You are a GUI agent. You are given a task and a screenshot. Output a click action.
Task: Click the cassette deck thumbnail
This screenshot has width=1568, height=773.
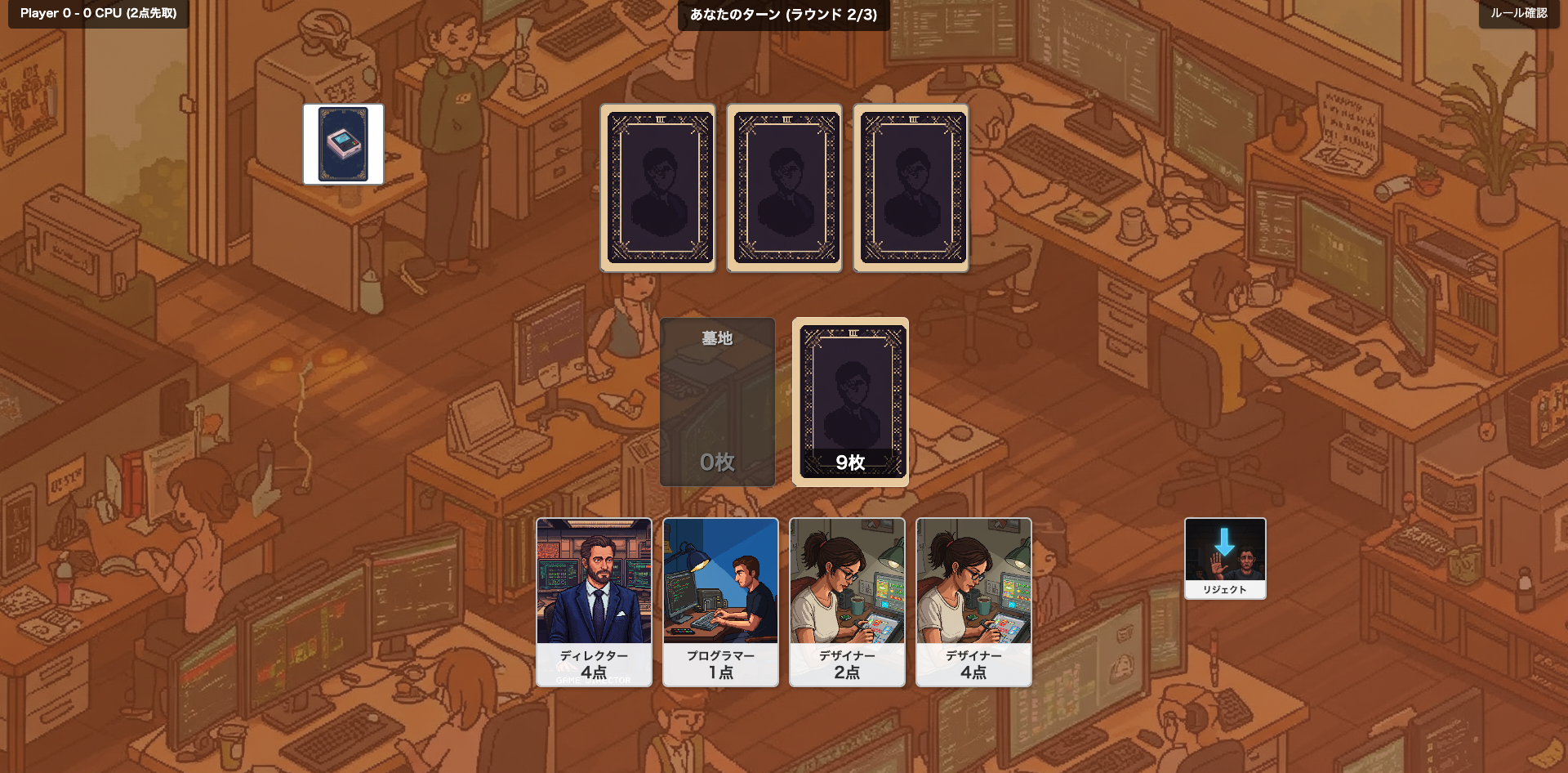342,144
